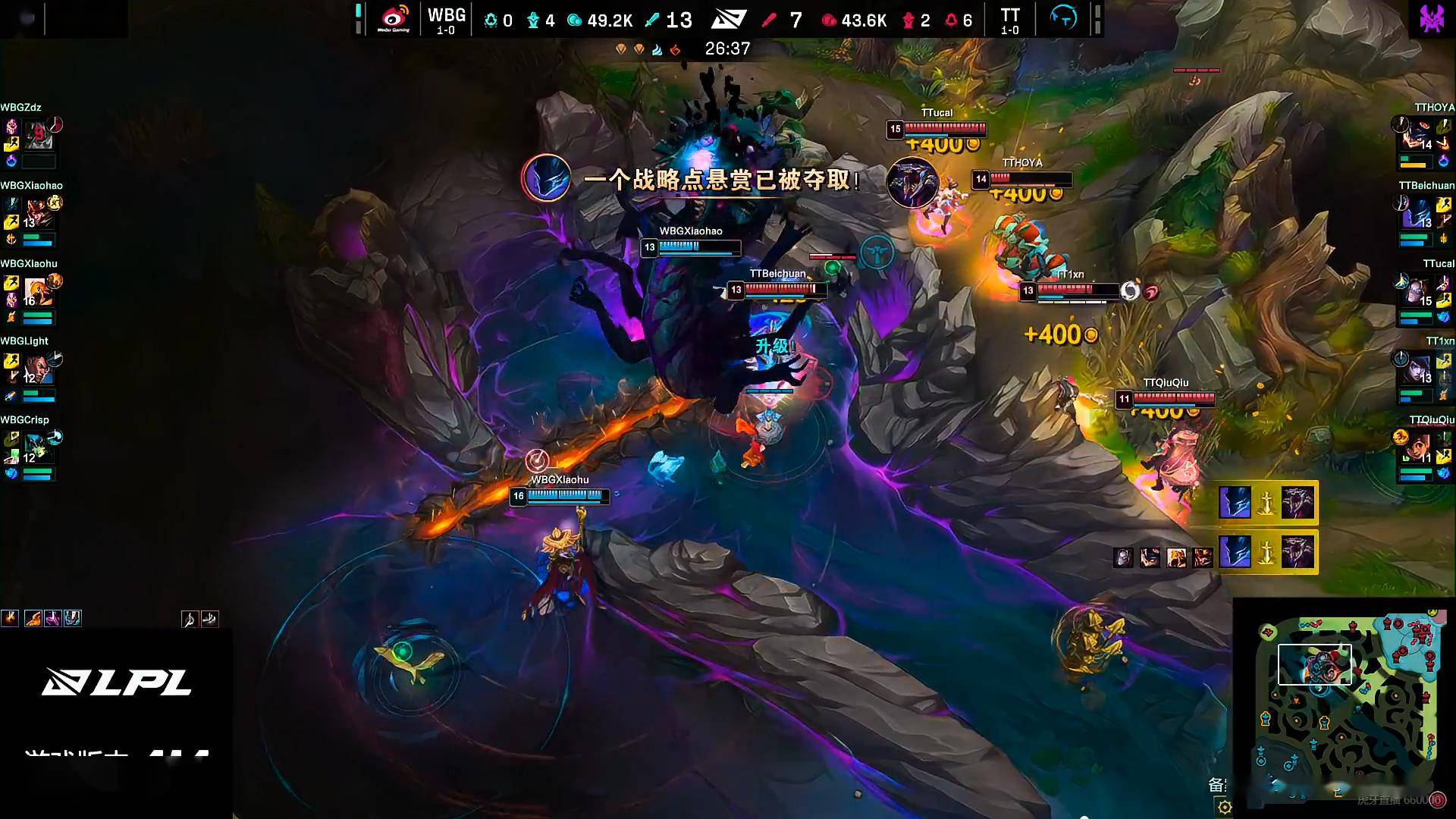Select WBGZdz's champion portrait
Image resolution: width=1456 pixels, height=819 pixels.
[x=38, y=135]
